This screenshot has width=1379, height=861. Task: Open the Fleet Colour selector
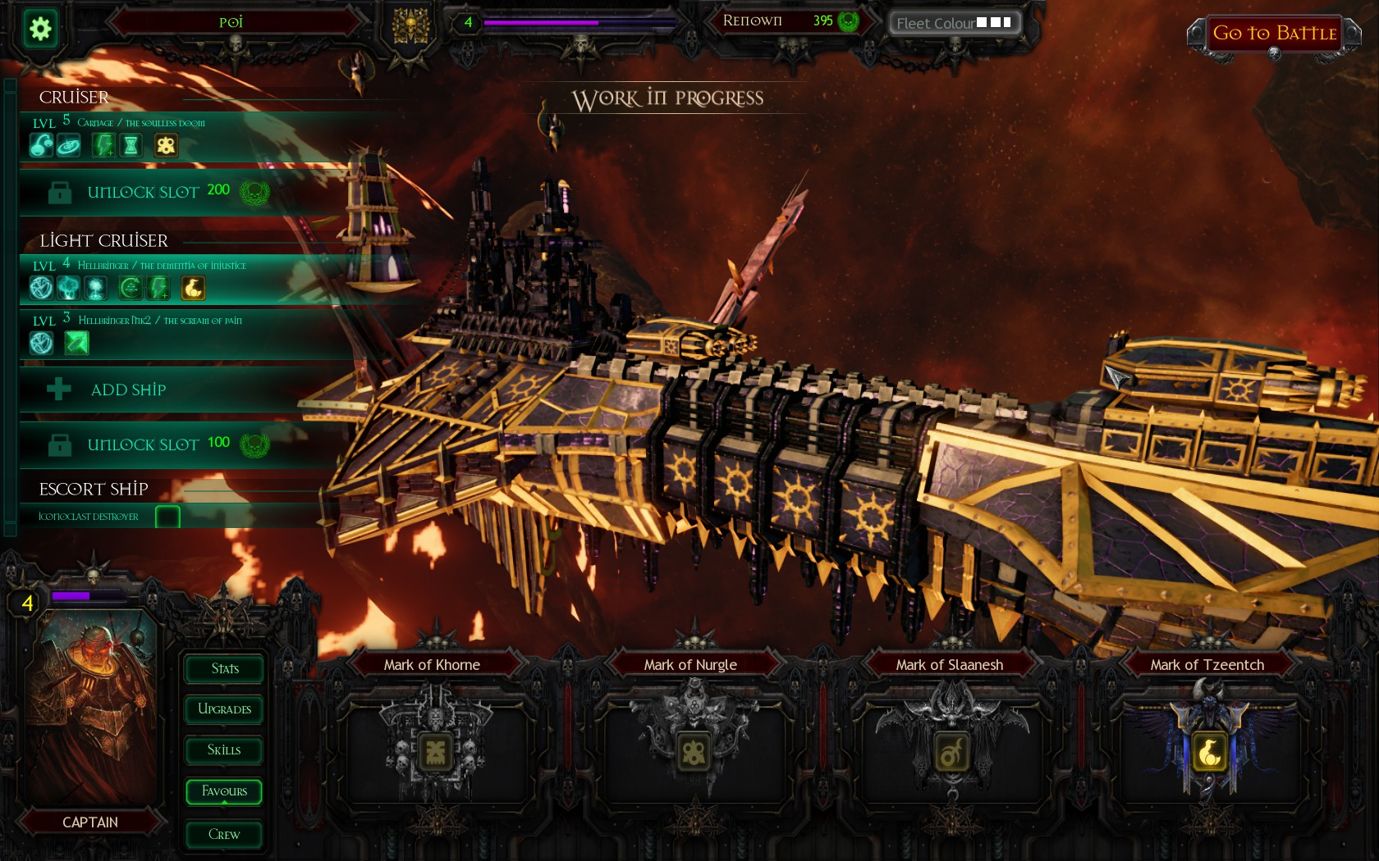[x=954, y=22]
